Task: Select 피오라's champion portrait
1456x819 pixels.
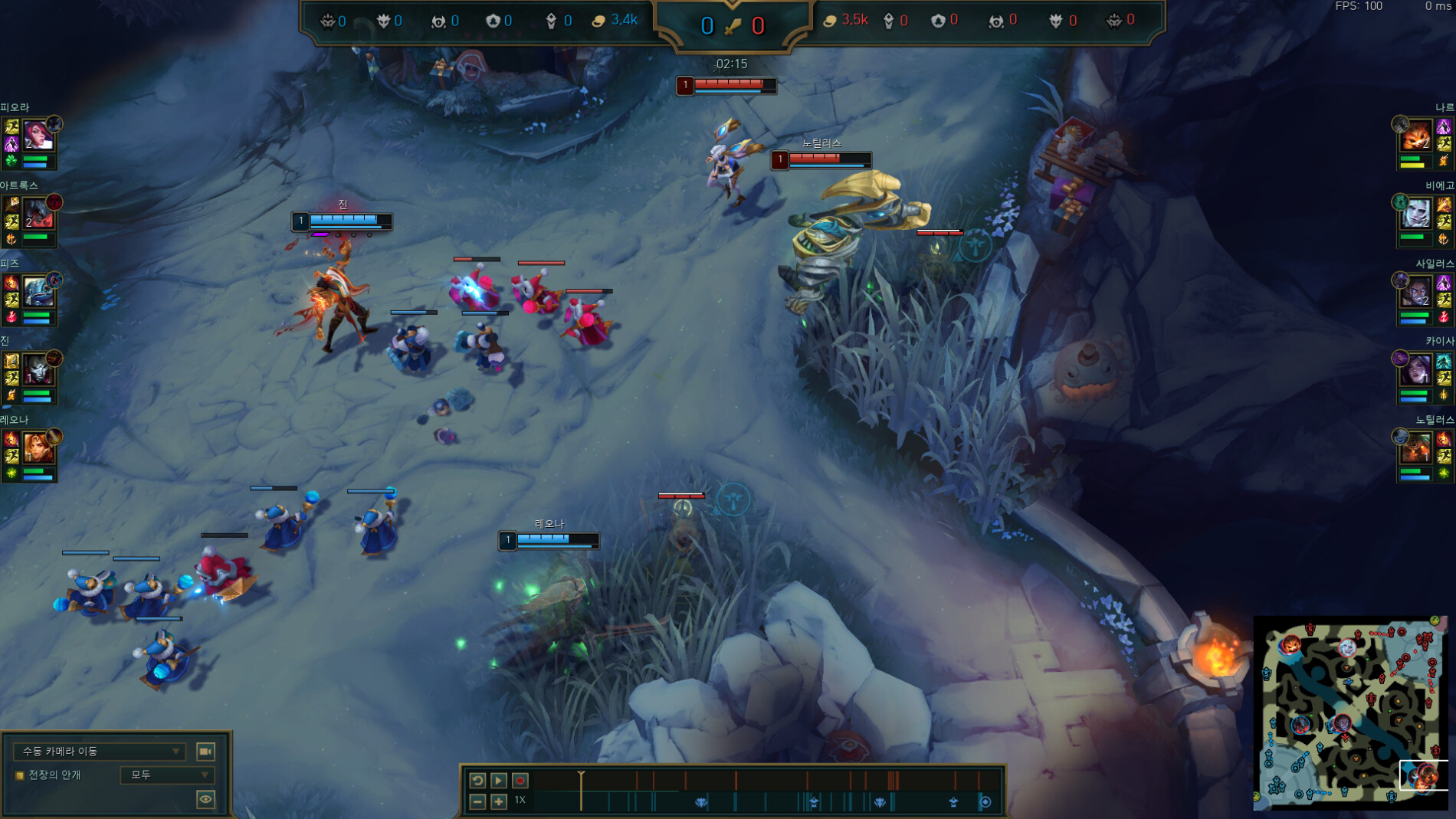Action: (37, 136)
